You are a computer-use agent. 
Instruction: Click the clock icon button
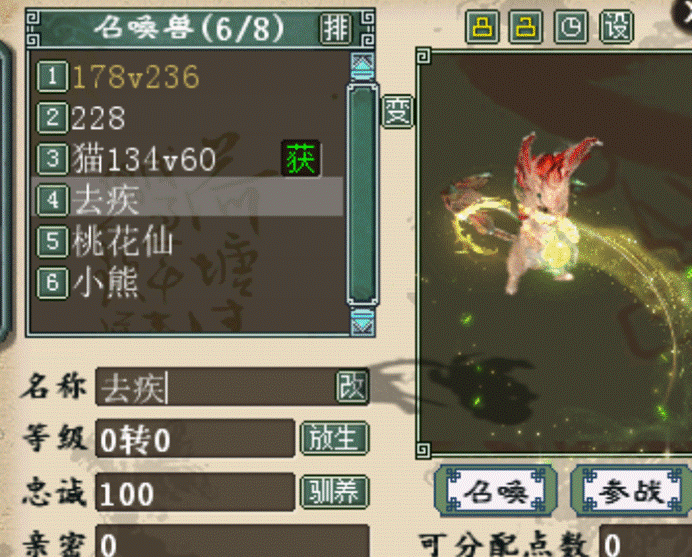[571, 27]
